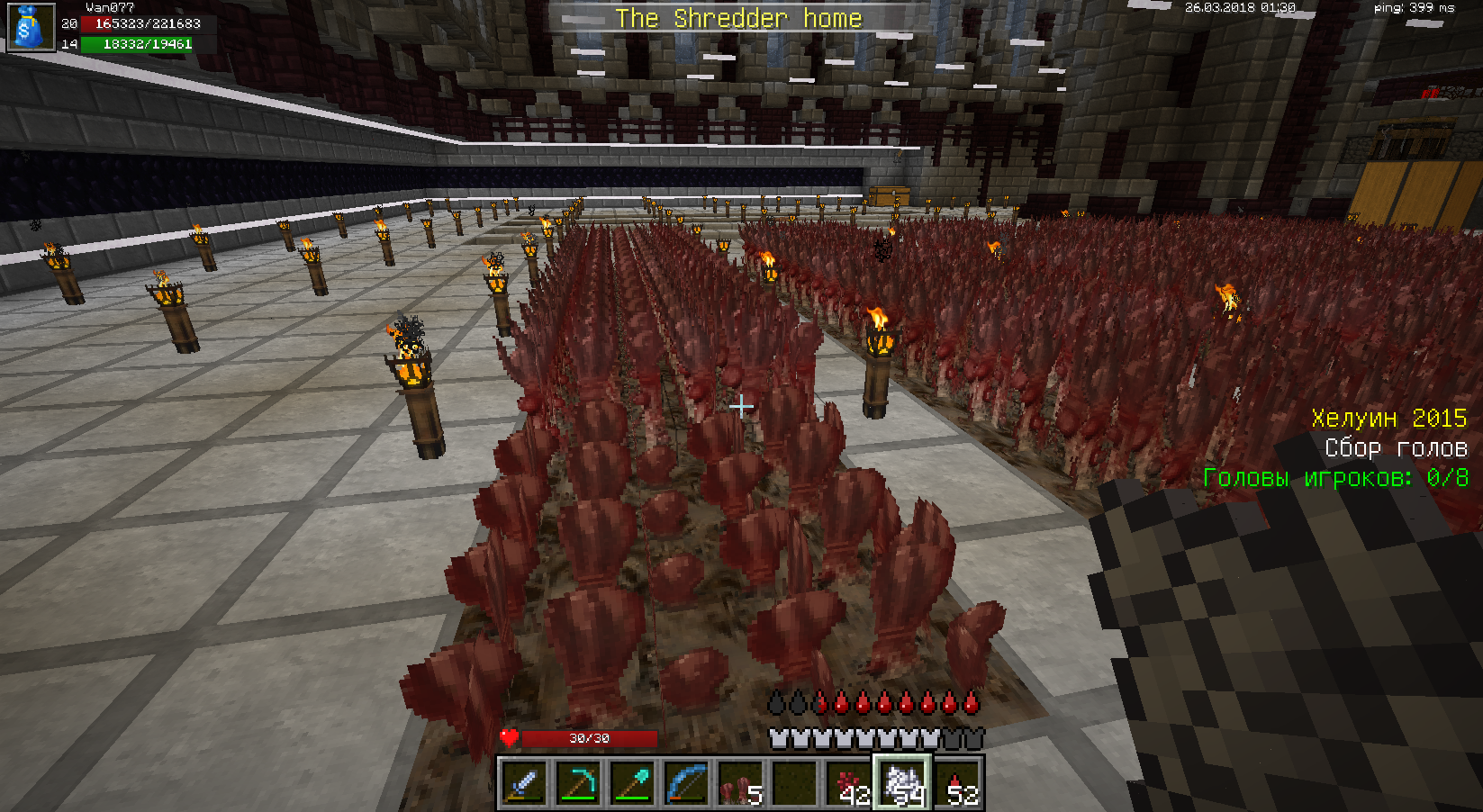Select the stack of 5 red plants
This screenshot has width=1483, height=812.
coord(741,782)
